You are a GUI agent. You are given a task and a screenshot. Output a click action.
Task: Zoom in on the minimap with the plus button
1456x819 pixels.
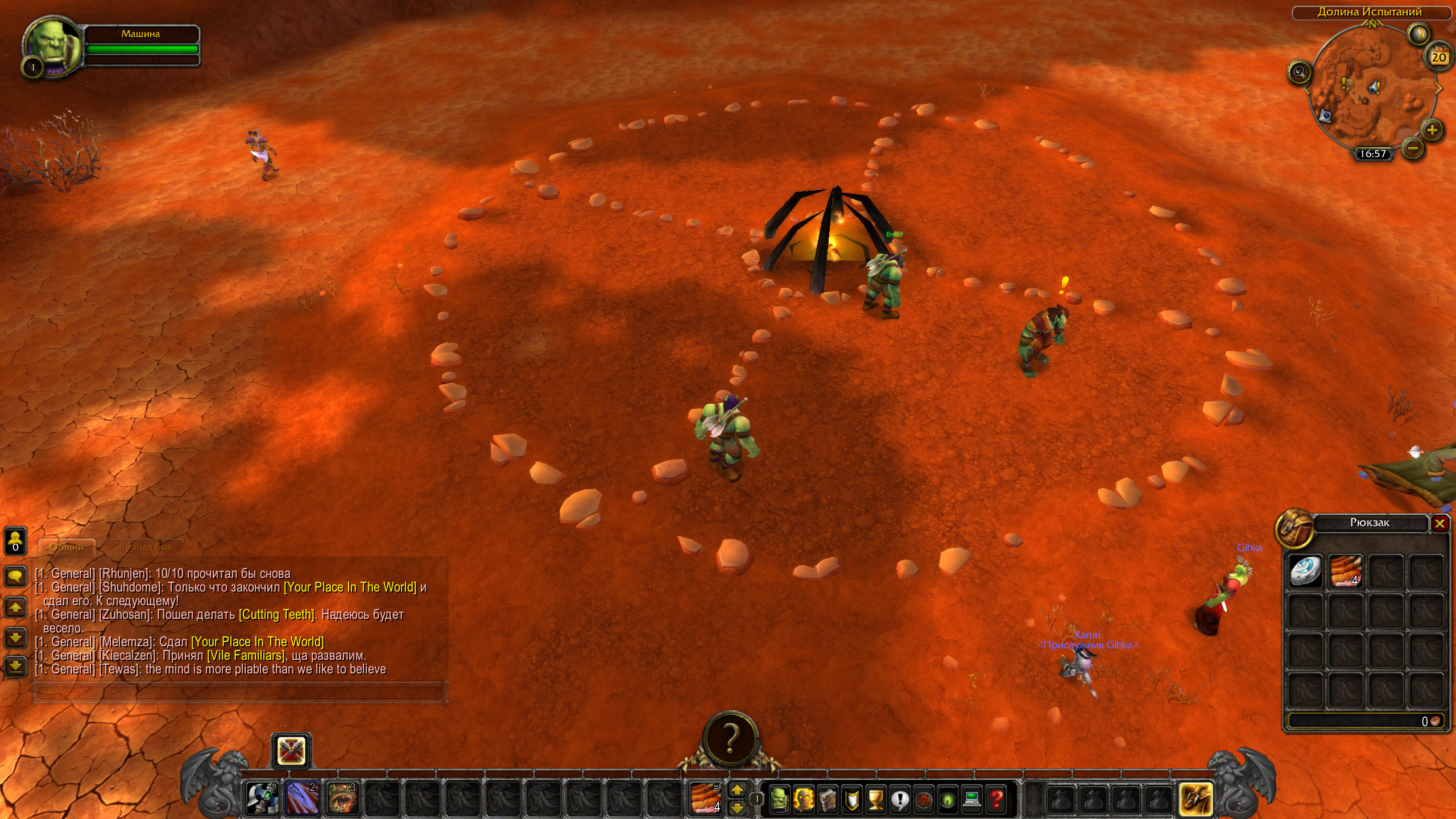pos(1432,130)
